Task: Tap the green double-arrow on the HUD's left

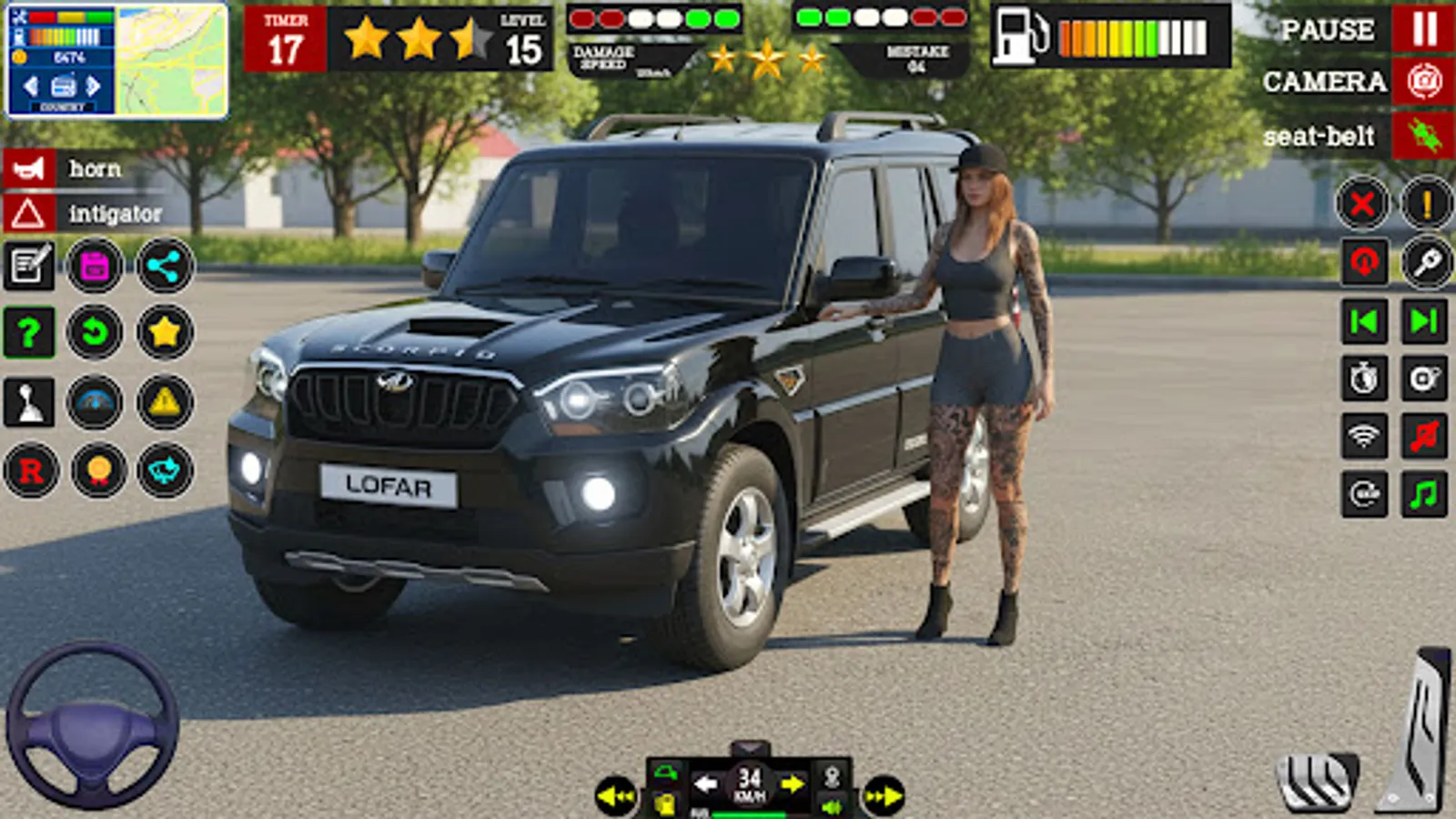Action: (x=616, y=796)
